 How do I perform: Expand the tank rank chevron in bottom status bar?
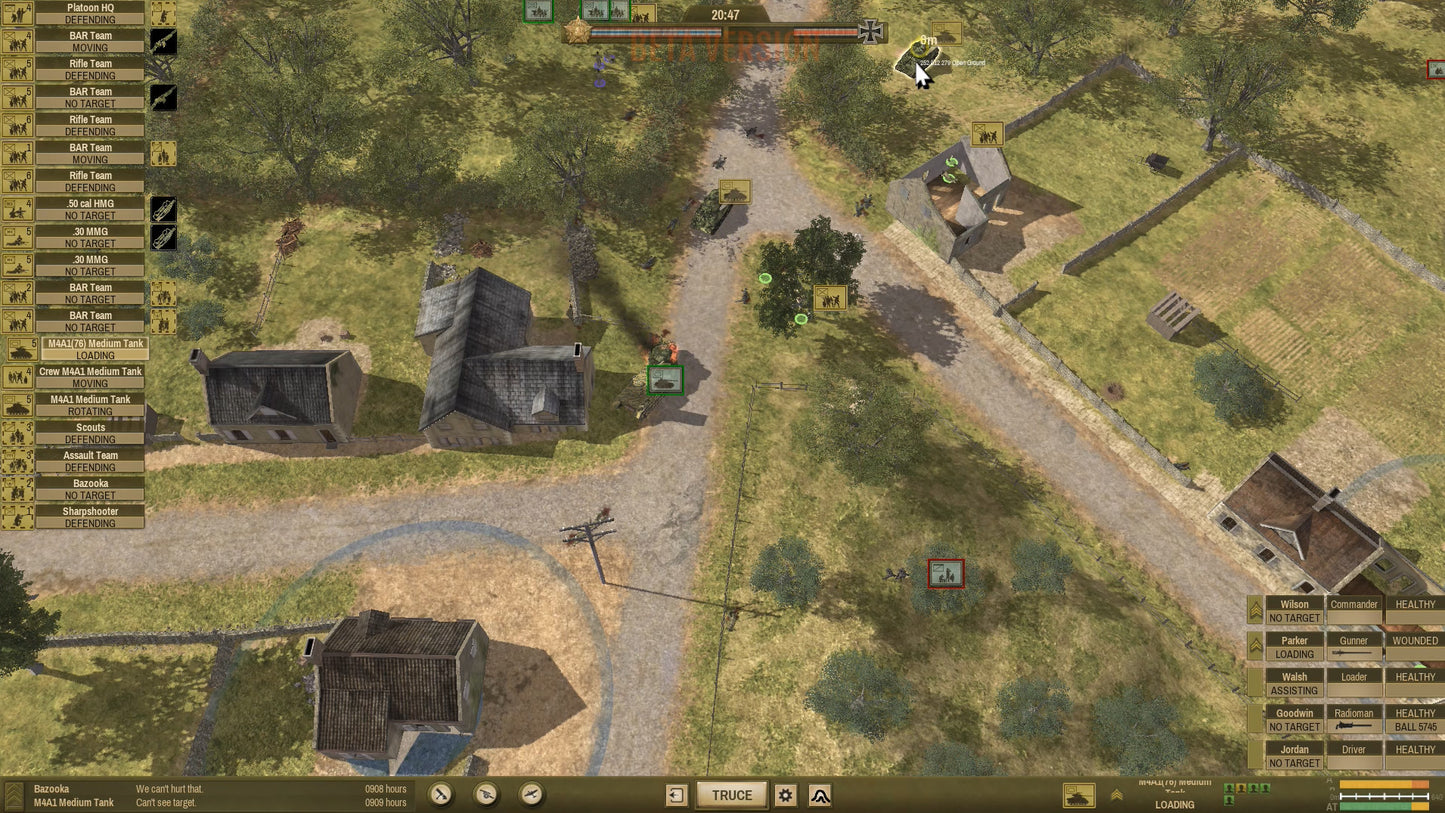(x=1116, y=795)
